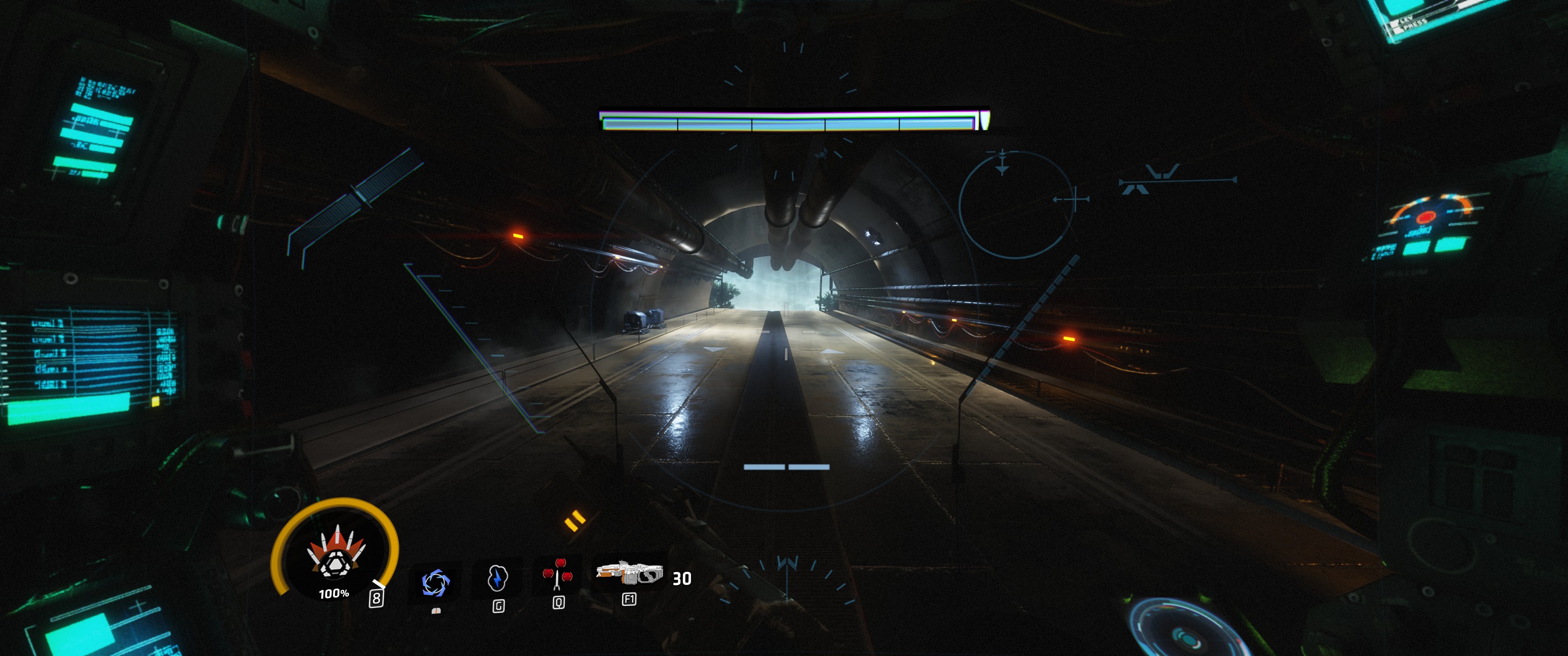The width and height of the screenshot is (1568, 656).
Task: Select the white and orange rifle icon
Action: pyautogui.click(x=629, y=573)
